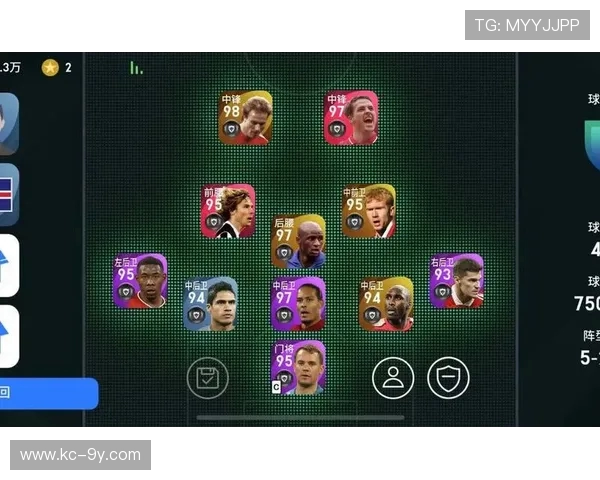Screen dimensions: 600x480
Task: Select the 右后卫 right-back card
Action: (x=457, y=281)
